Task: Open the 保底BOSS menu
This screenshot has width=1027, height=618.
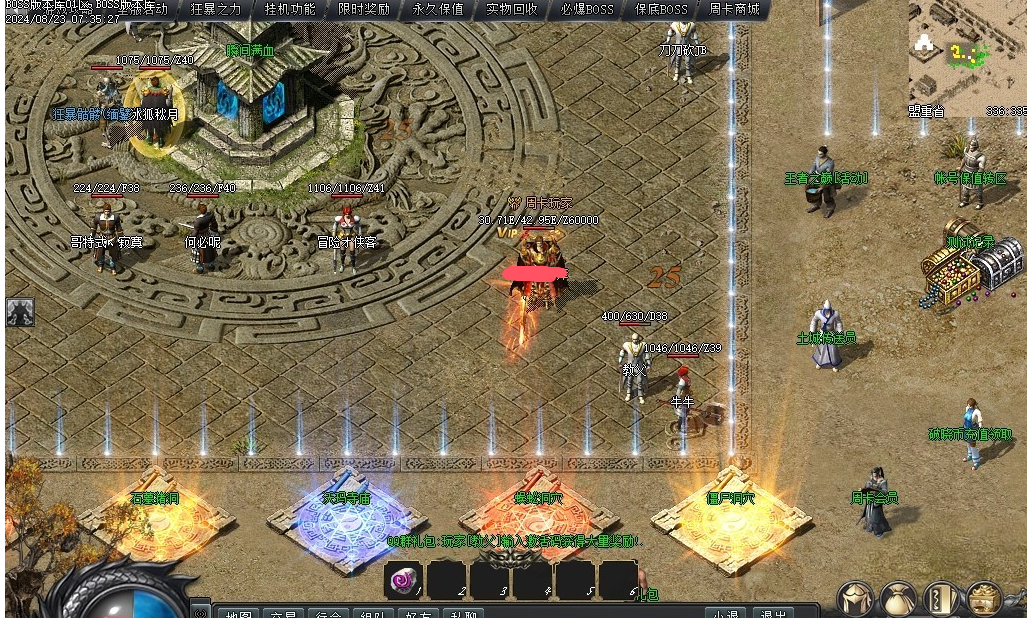Action: point(661,9)
